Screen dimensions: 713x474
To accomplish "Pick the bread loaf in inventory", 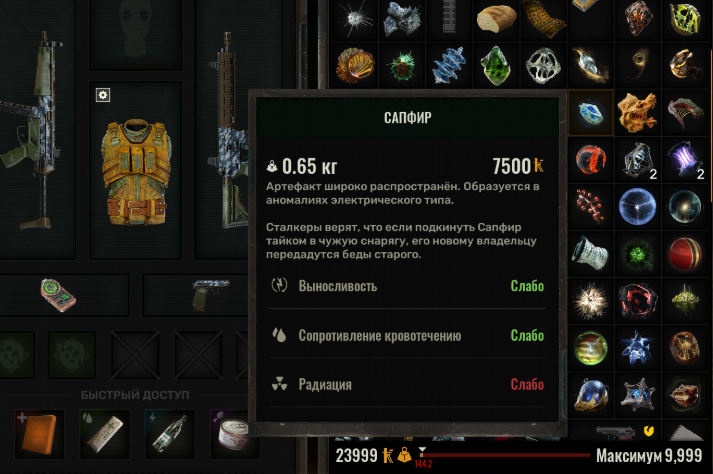I will click(x=496, y=19).
